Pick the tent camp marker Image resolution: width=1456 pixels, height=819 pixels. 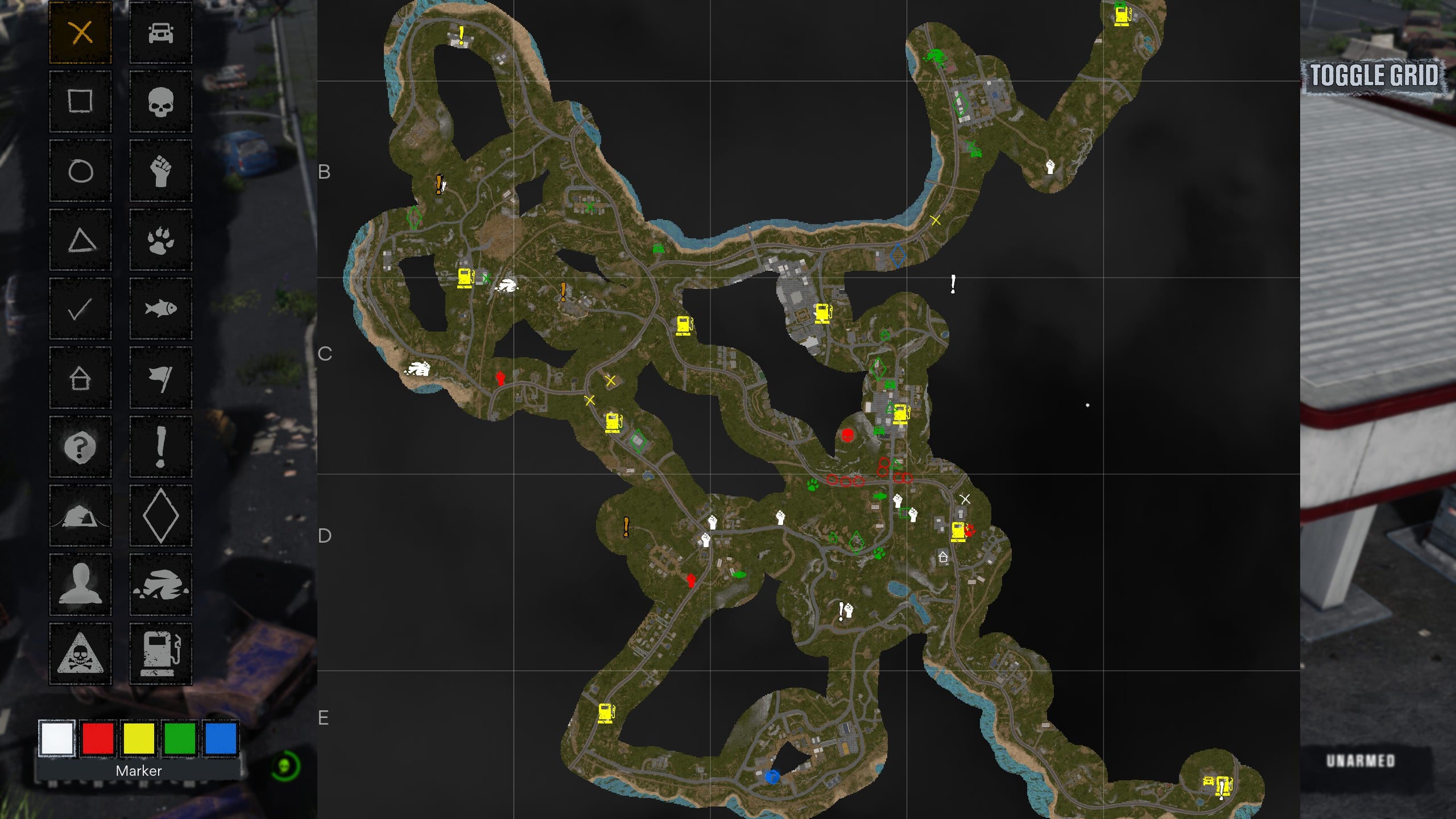pos(81,516)
